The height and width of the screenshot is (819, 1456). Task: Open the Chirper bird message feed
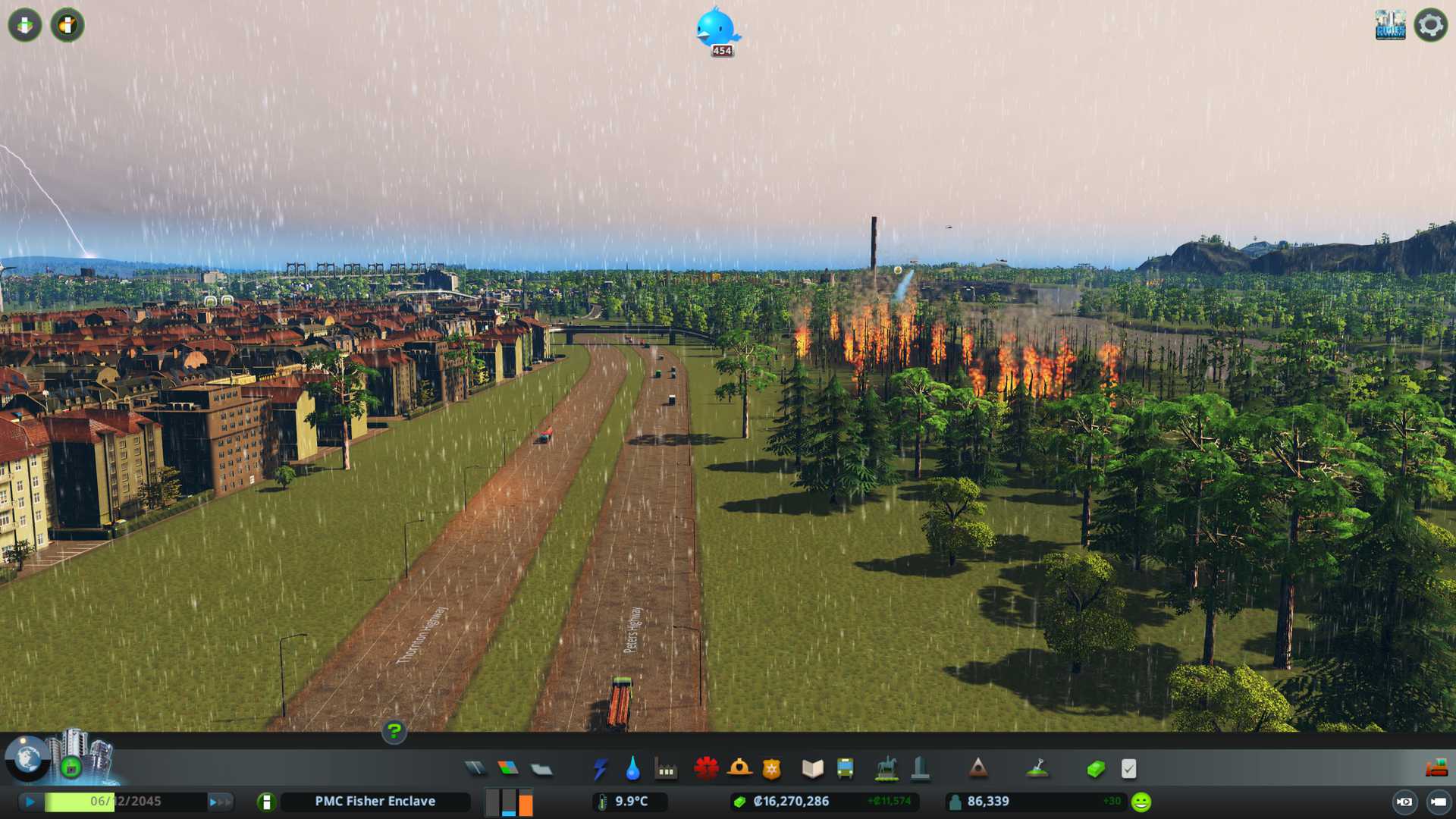(x=717, y=29)
